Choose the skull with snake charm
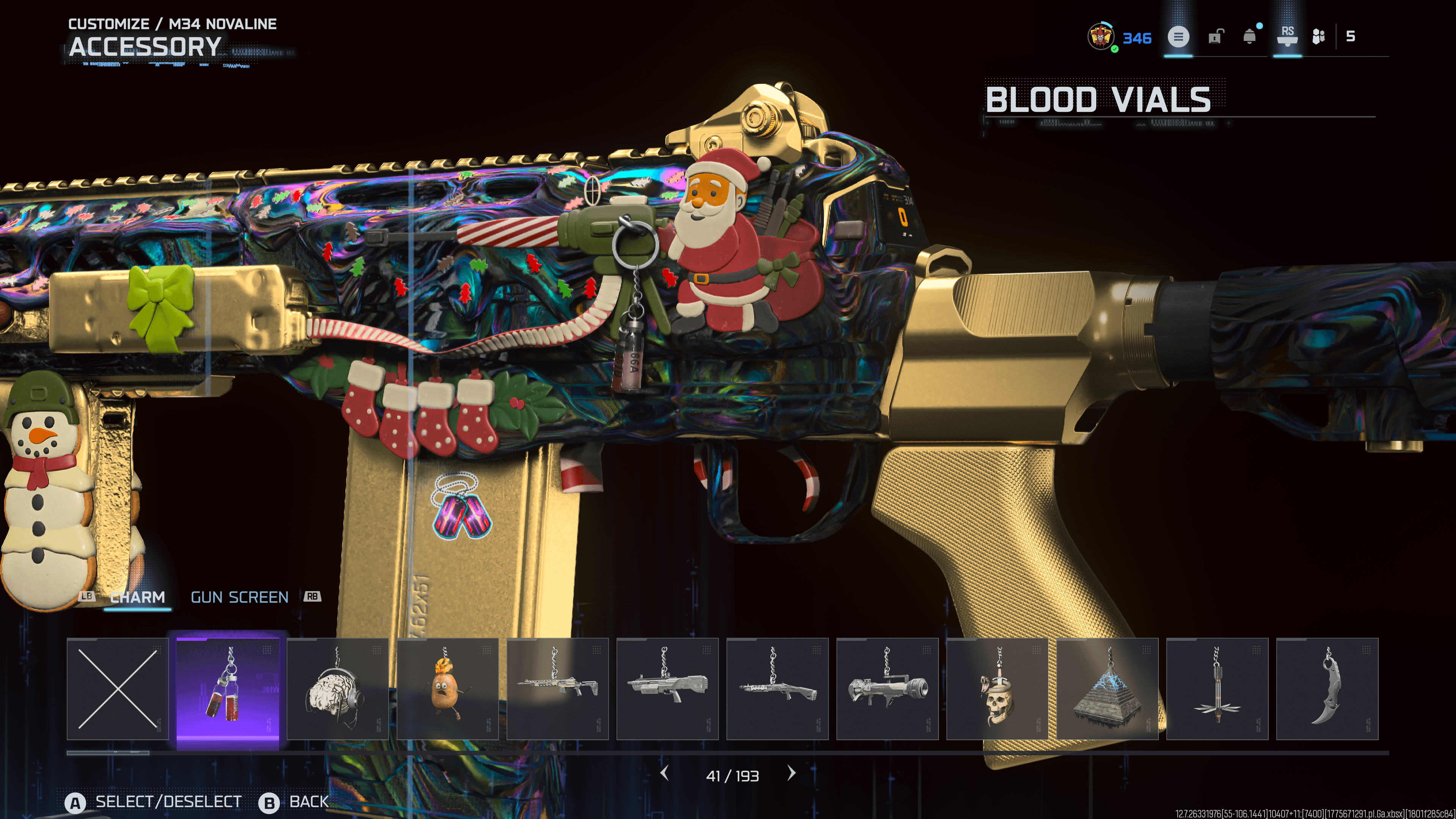This screenshot has width=1456, height=819. click(x=997, y=689)
